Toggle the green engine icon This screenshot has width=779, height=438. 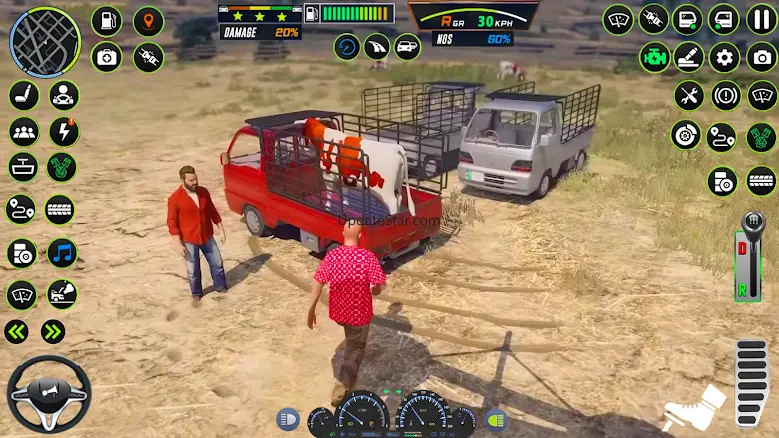pyautogui.click(x=655, y=57)
